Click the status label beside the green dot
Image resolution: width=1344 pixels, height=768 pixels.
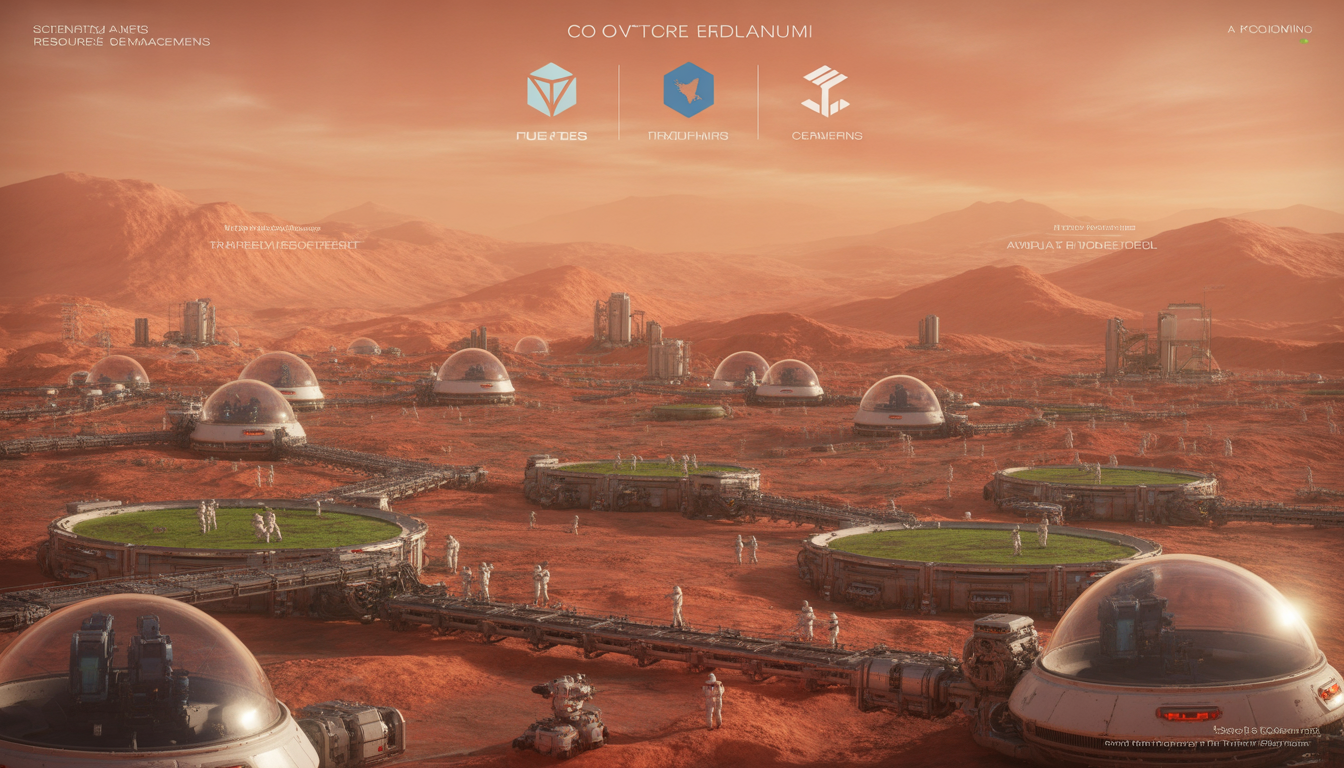click(x=1268, y=29)
